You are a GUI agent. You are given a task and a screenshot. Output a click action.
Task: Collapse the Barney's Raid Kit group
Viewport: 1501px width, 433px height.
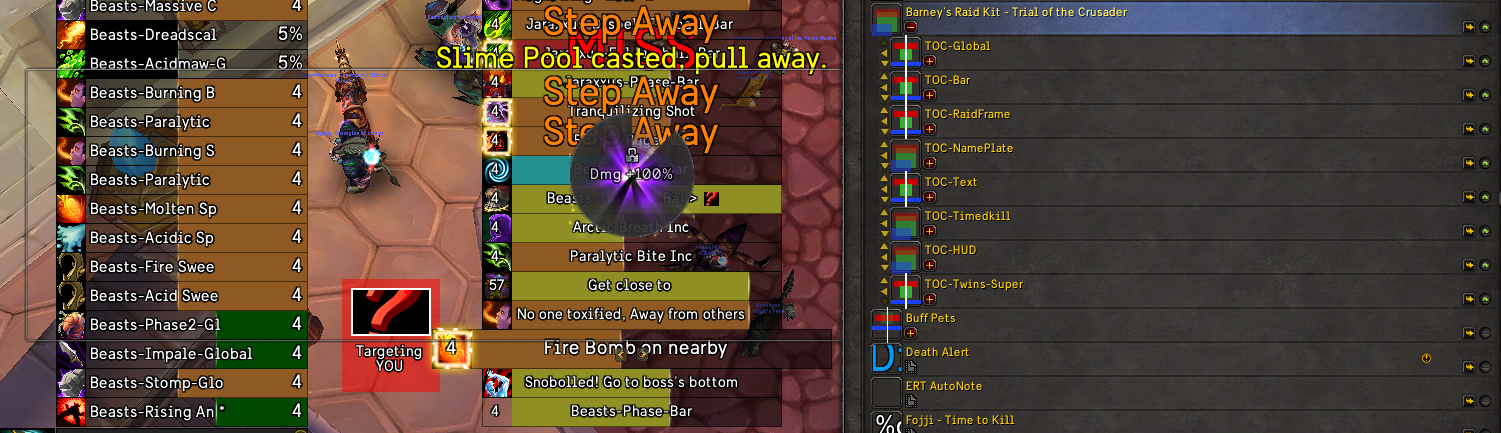pos(911,27)
